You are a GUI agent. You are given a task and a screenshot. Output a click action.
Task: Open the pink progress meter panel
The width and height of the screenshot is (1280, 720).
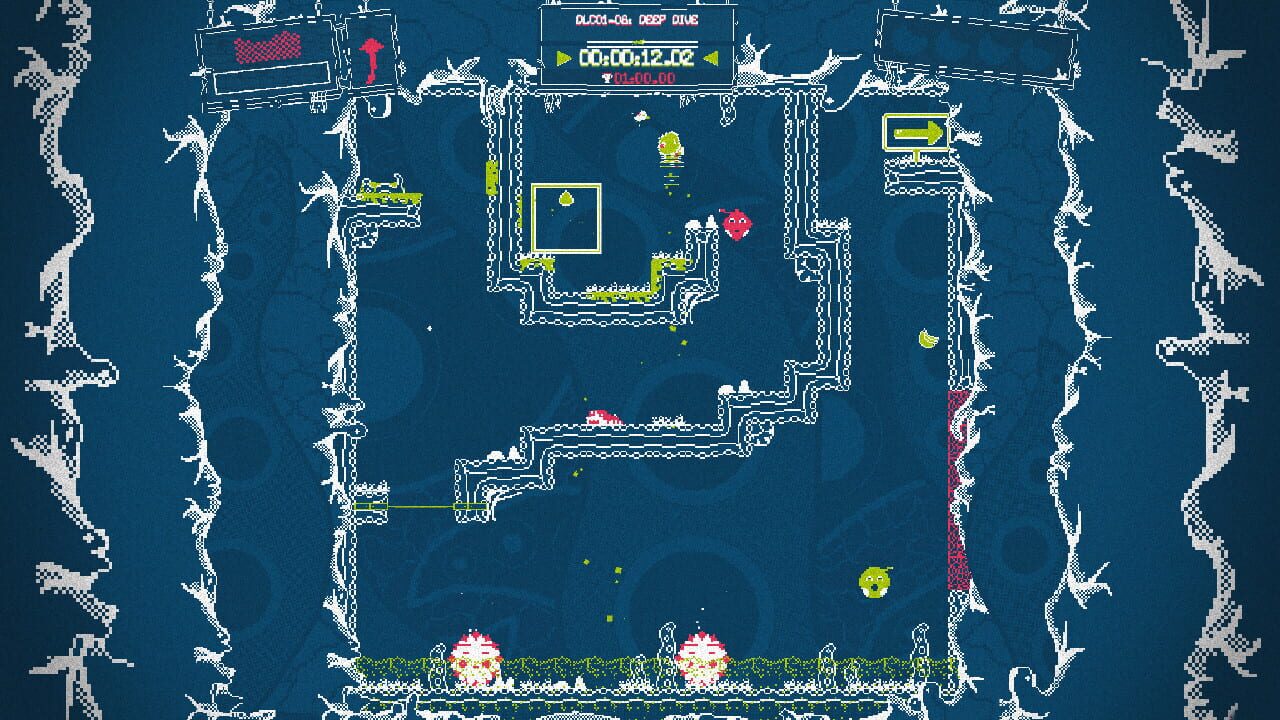pos(268,48)
